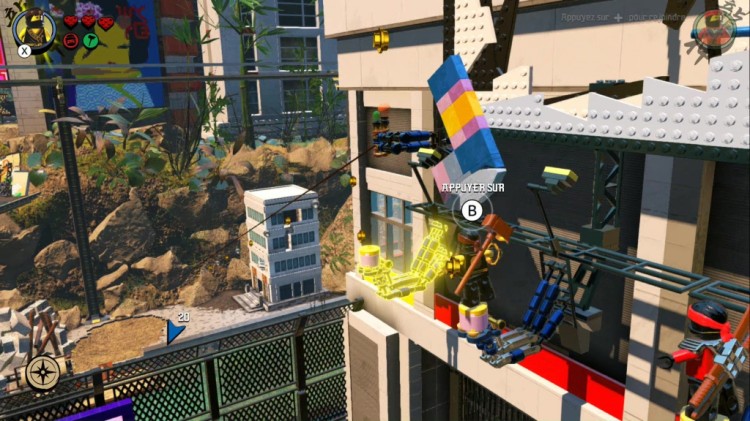The width and height of the screenshot is (750, 421).
Task: Select the player two red ninja portrait
Action: [x=716, y=29]
